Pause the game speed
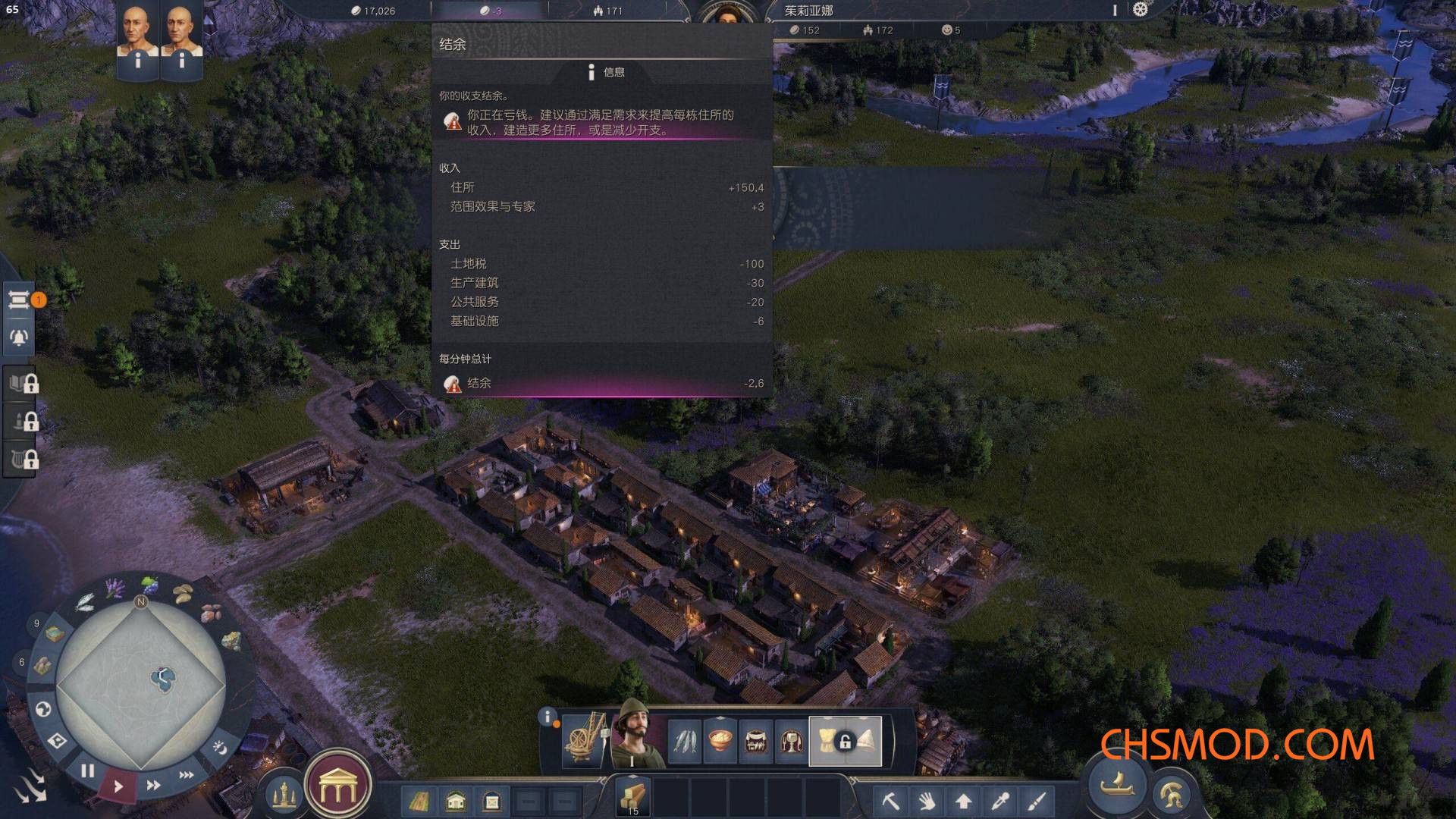This screenshot has width=1456, height=819. pyautogui.click(x=88, y=771)
